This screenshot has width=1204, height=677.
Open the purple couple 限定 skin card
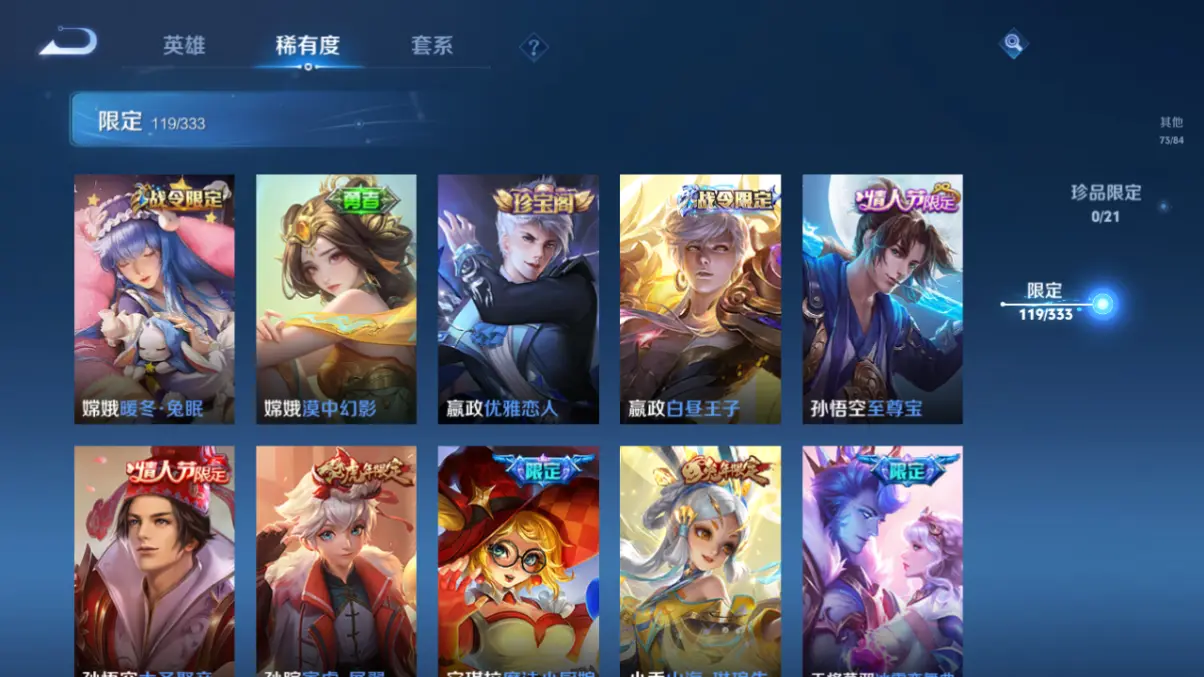(882, 560)
